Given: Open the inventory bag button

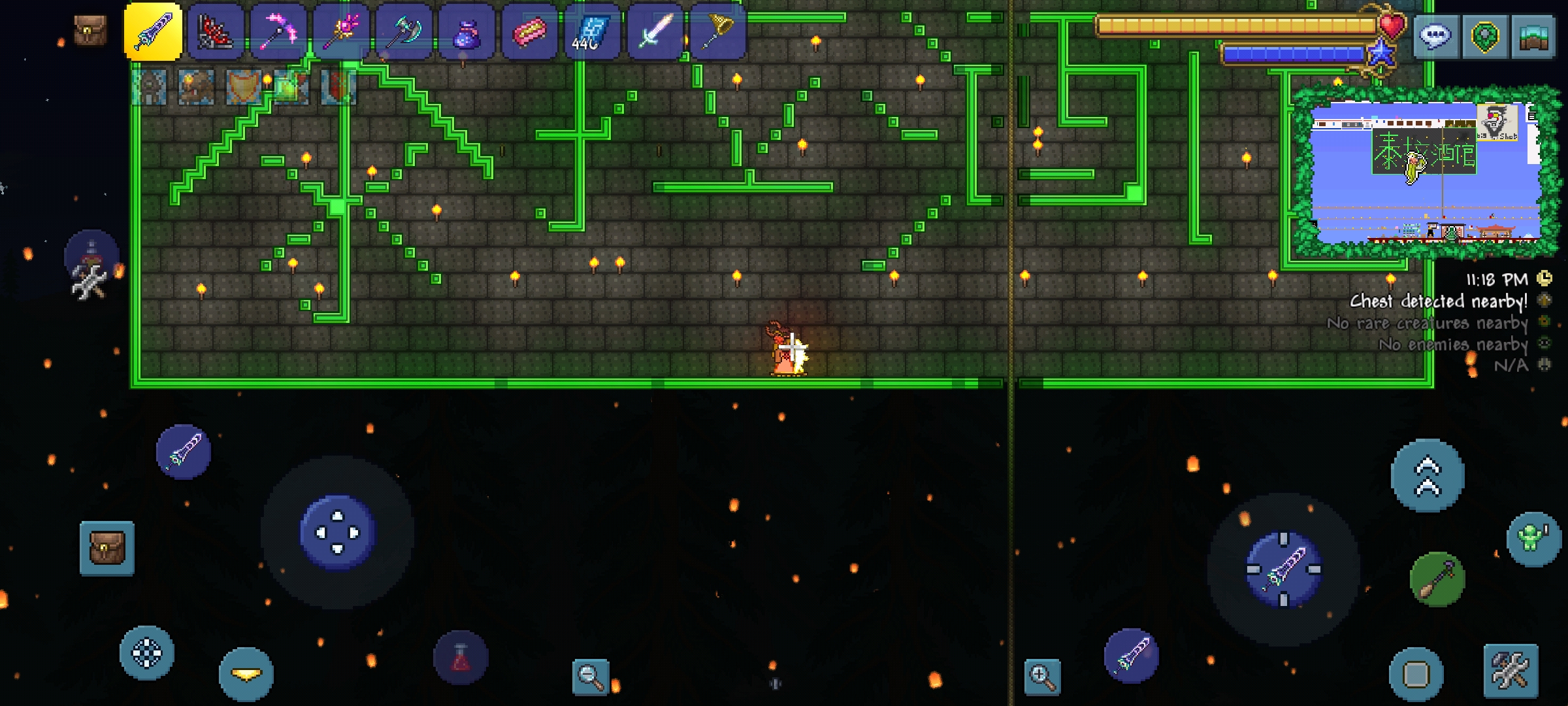Looking at the screenshot, I should coord(107,548).
